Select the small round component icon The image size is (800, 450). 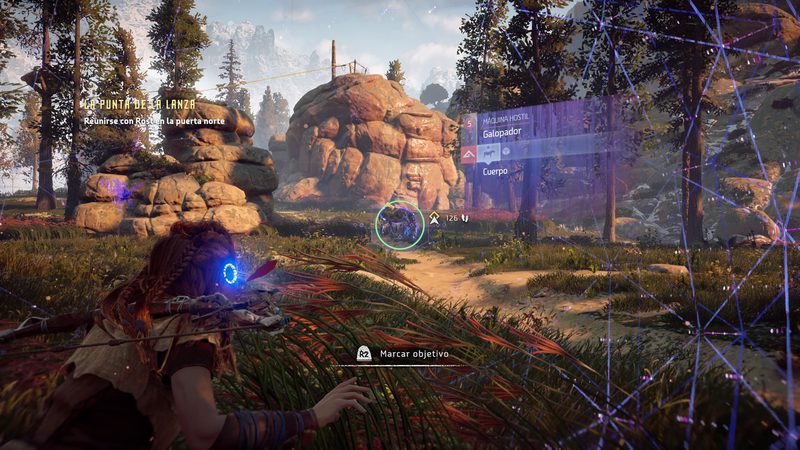point(507,153)
